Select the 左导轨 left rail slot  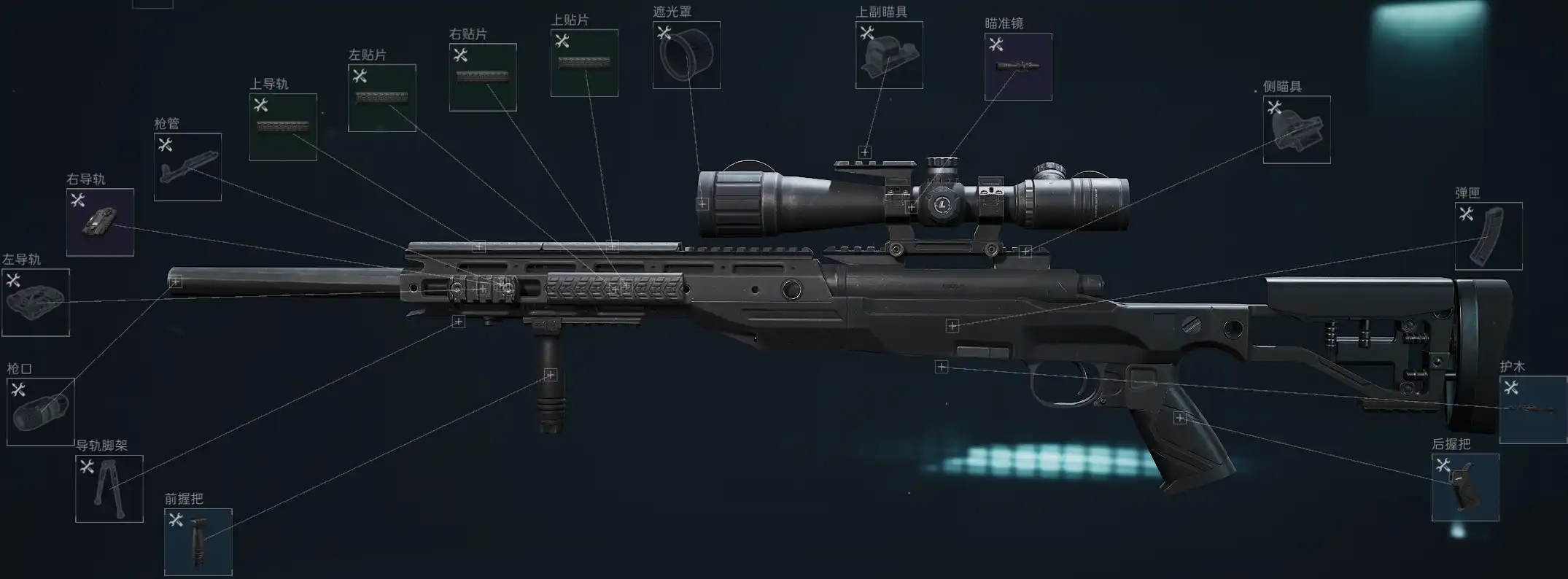(36, 303)
